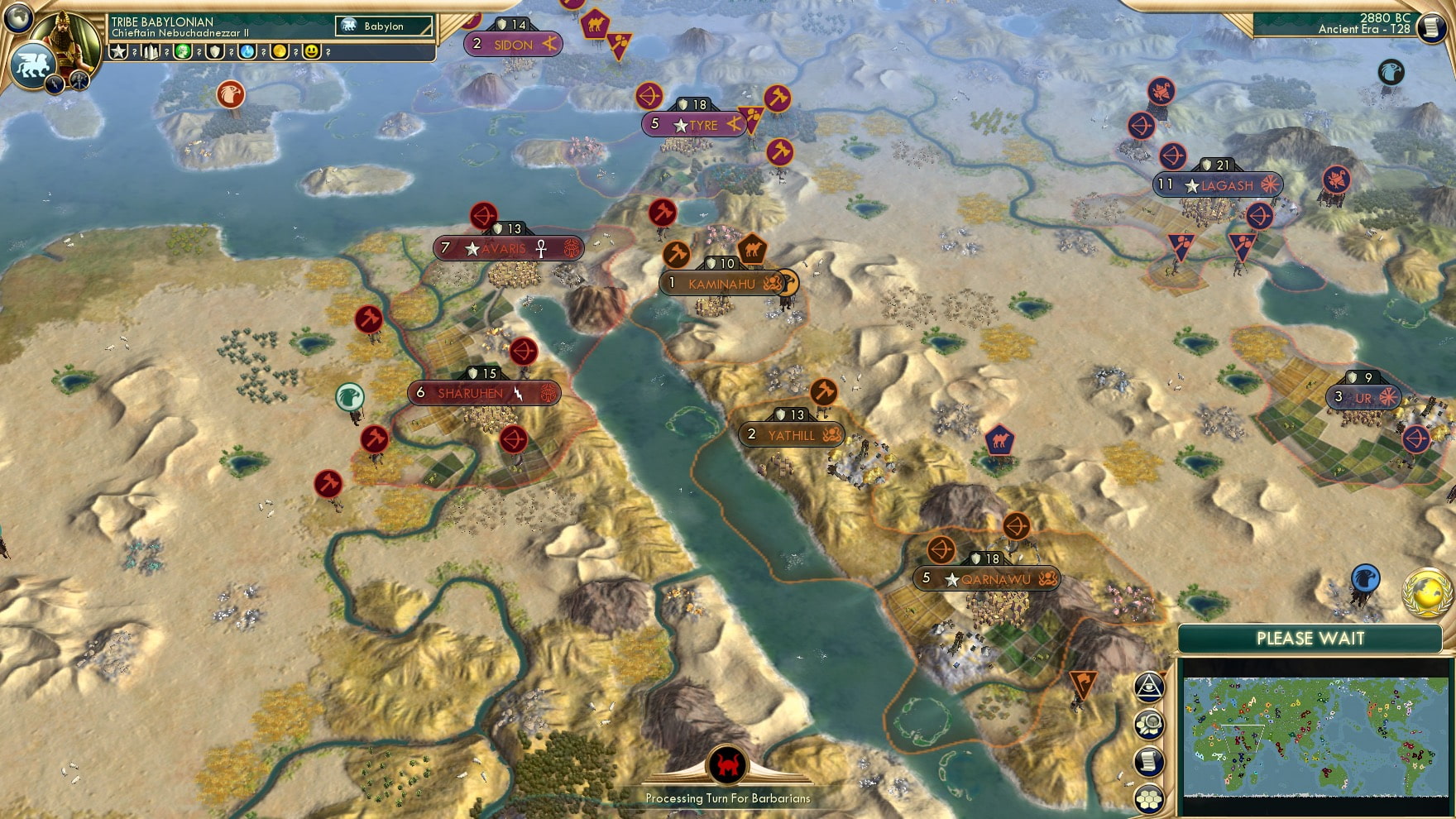1456x819 pixels.
Task: Open the Babylon civilization dropdown
Action: click(x=384, y=26)
